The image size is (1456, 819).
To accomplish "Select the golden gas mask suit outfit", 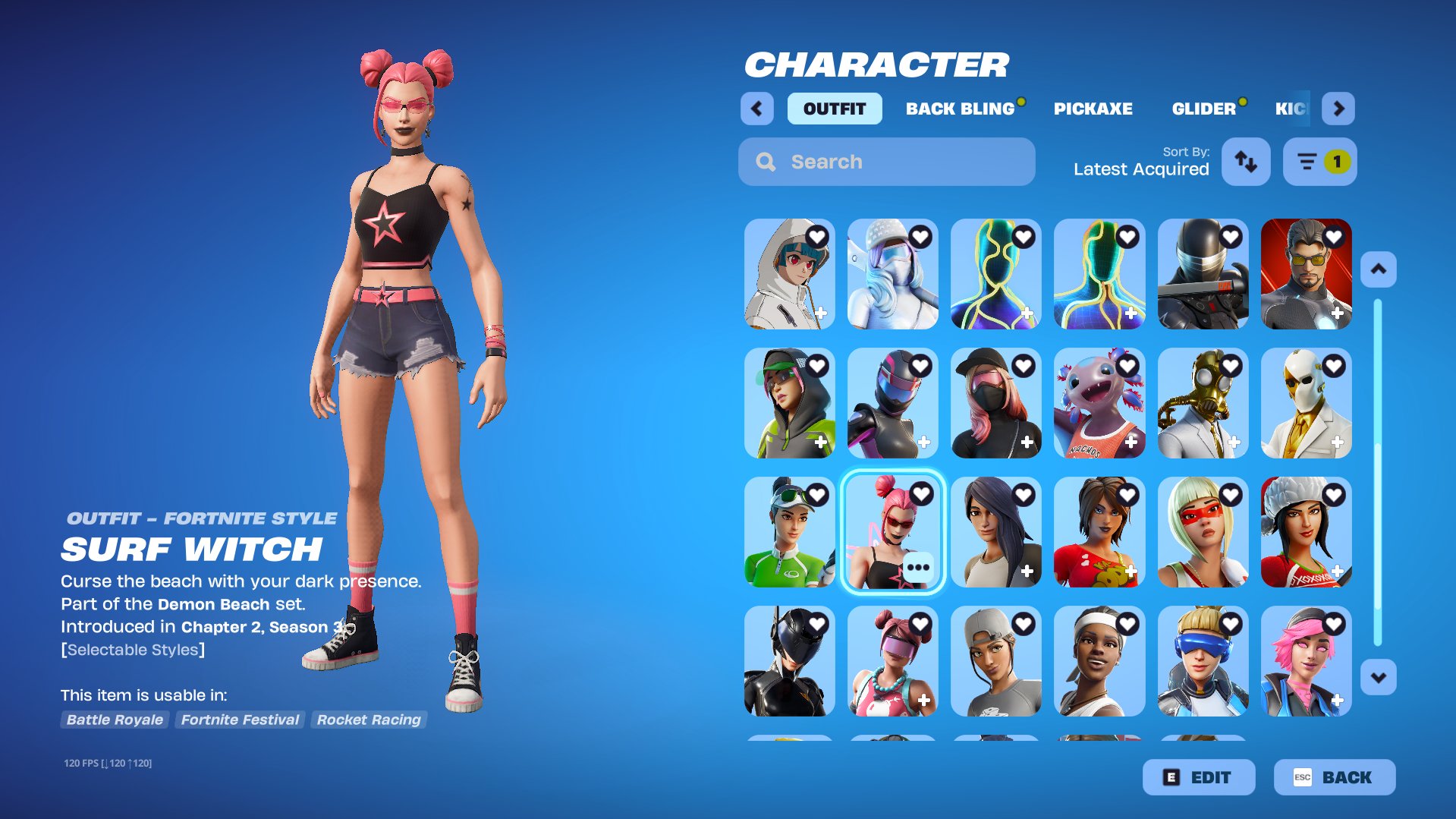I will pyautogui.click(x=1203, y=403).
